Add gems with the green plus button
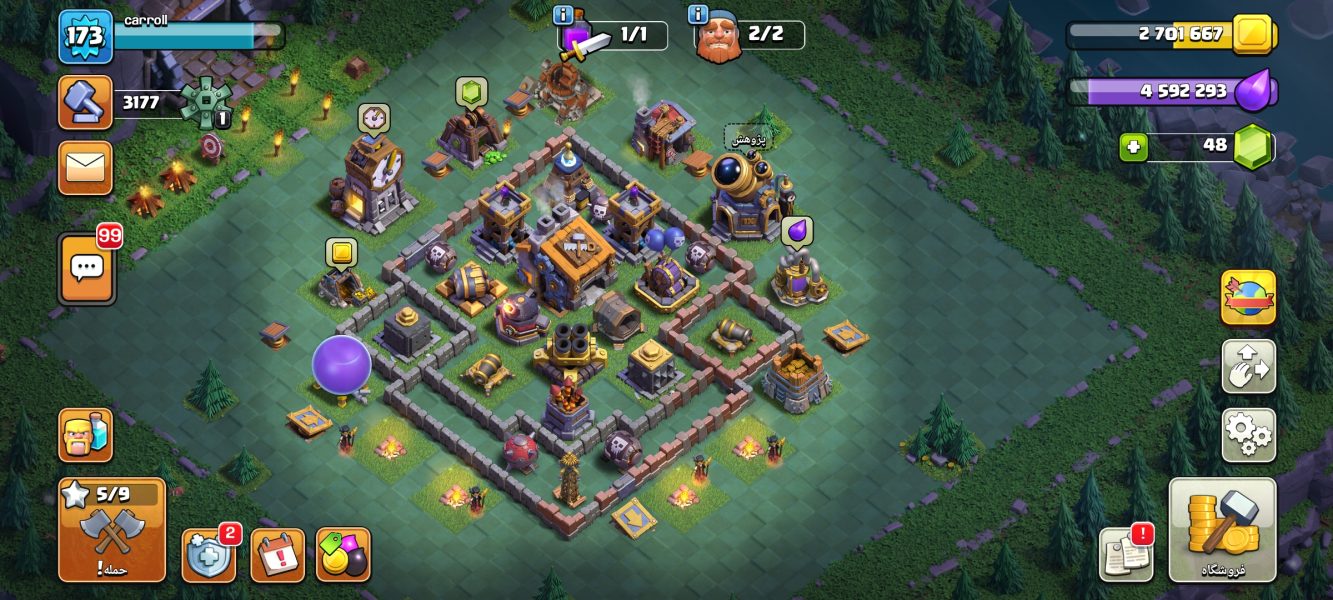 point(1132,146)
